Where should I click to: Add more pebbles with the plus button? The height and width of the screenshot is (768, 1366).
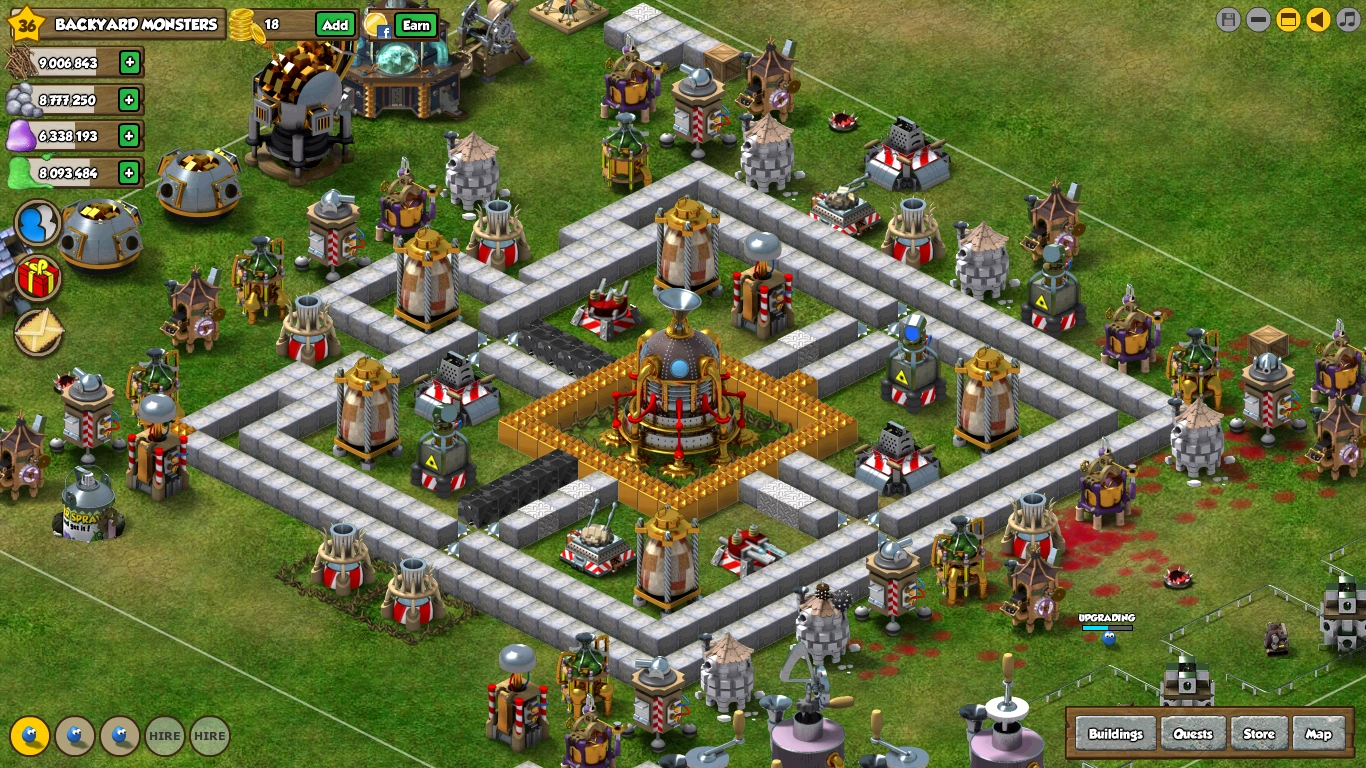tap(129, 99)
